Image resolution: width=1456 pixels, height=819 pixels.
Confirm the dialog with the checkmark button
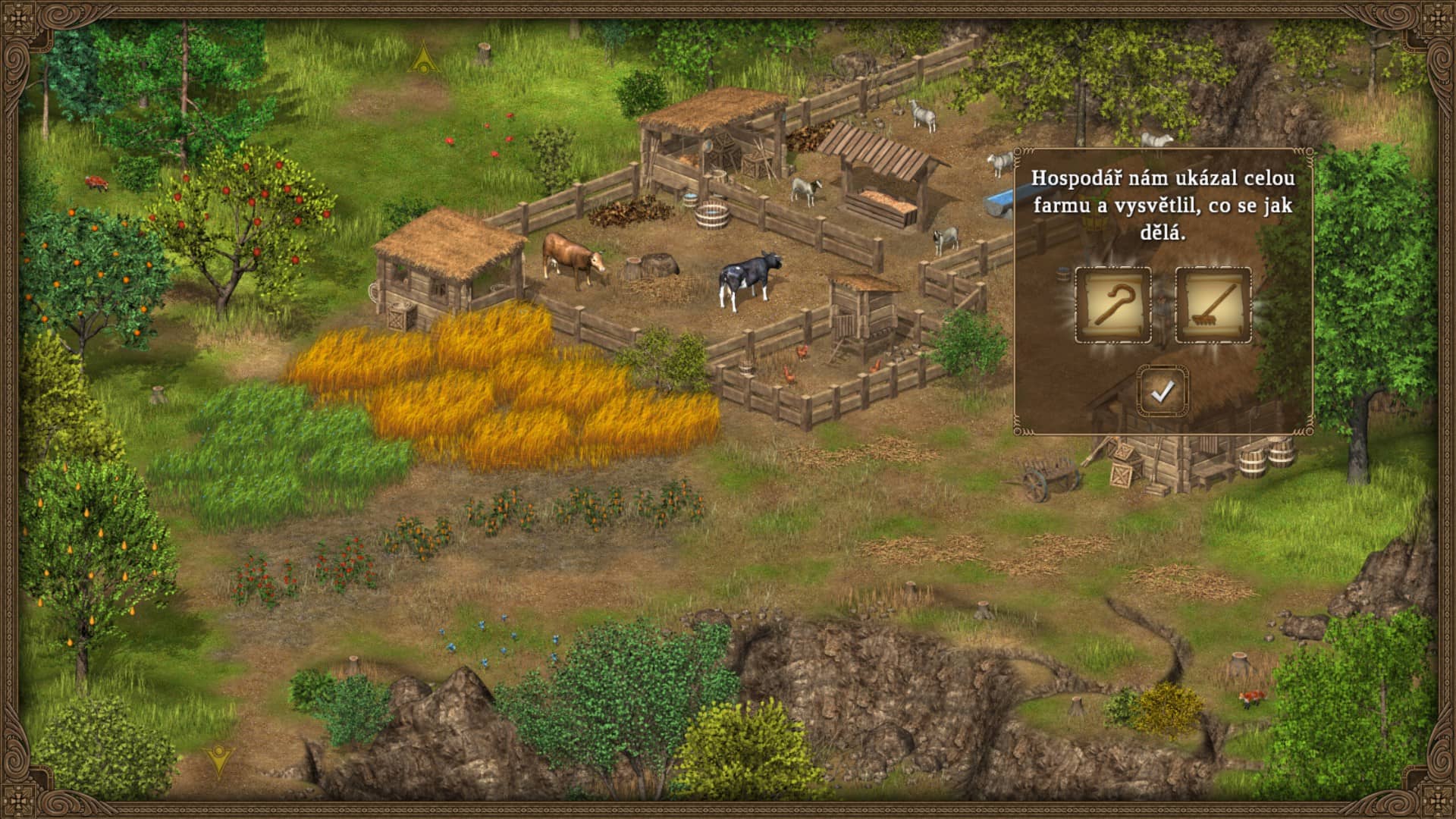1162,391
